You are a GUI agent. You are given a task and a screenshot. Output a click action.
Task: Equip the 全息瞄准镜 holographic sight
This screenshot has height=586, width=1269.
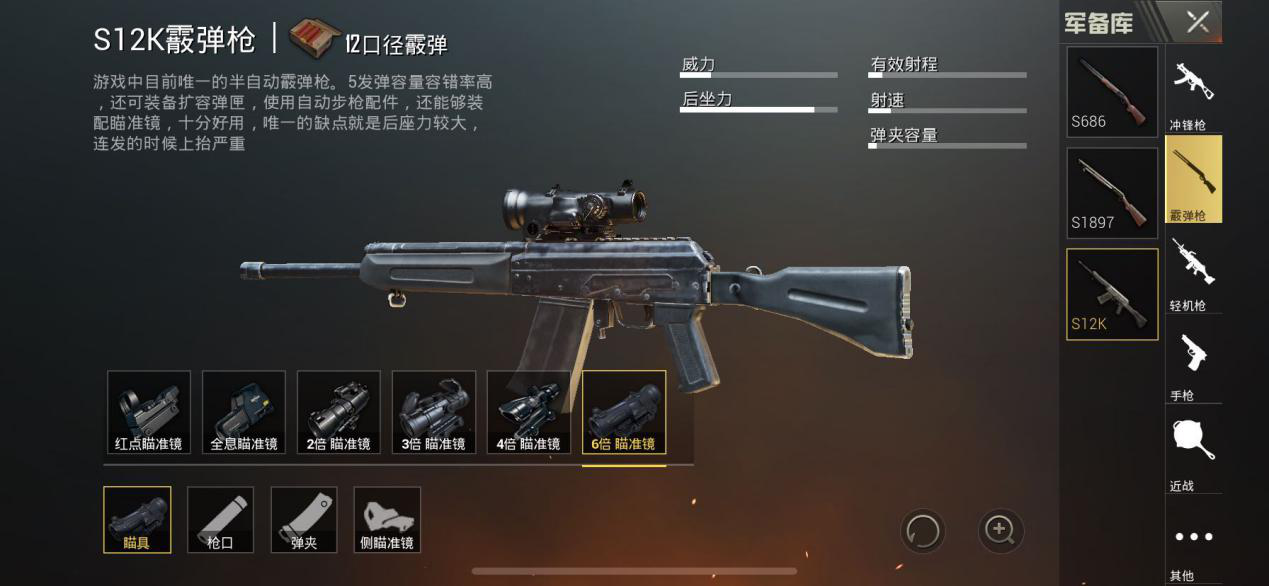[x=244, y=412]
